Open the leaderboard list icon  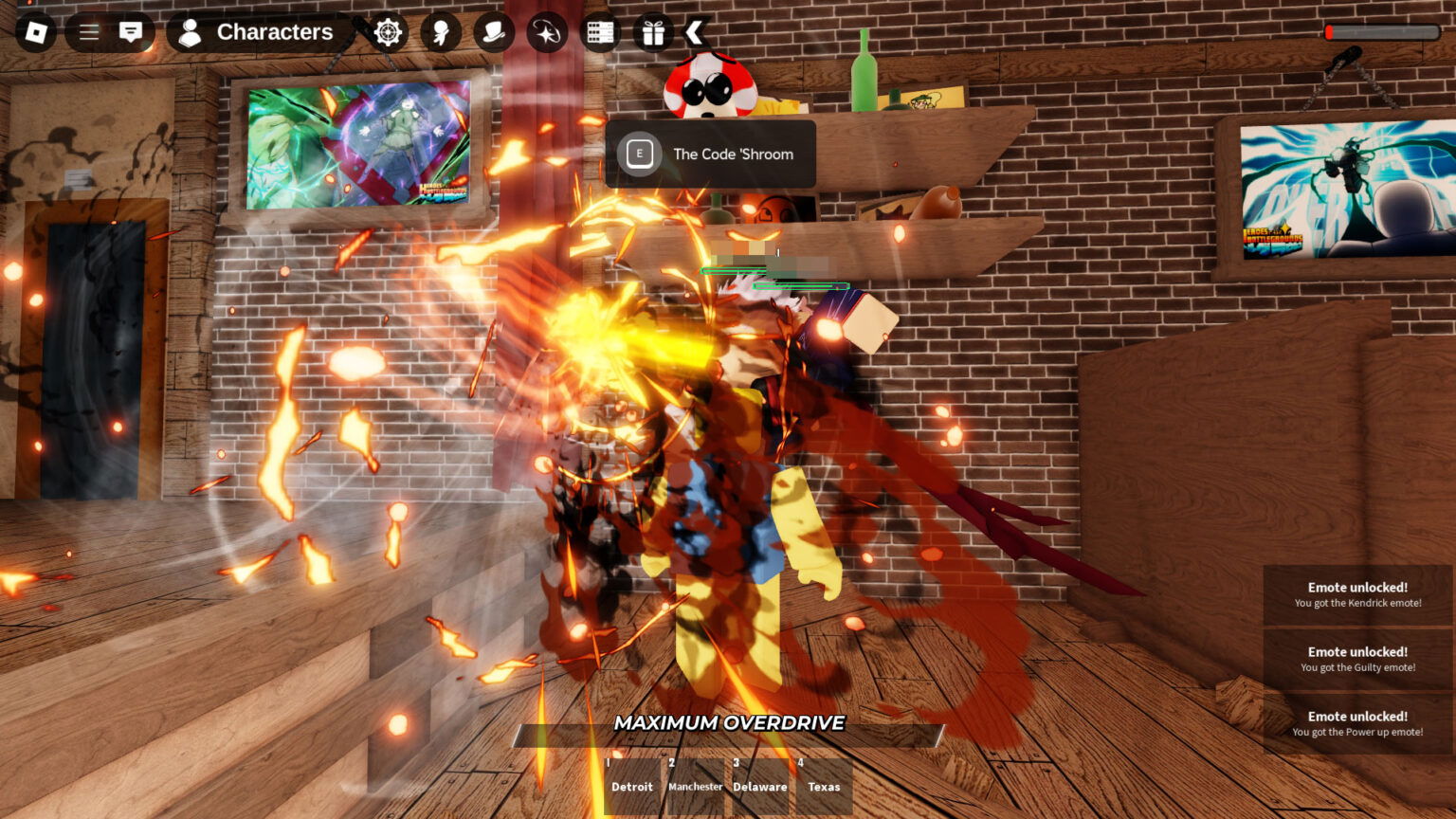(600, 31)
